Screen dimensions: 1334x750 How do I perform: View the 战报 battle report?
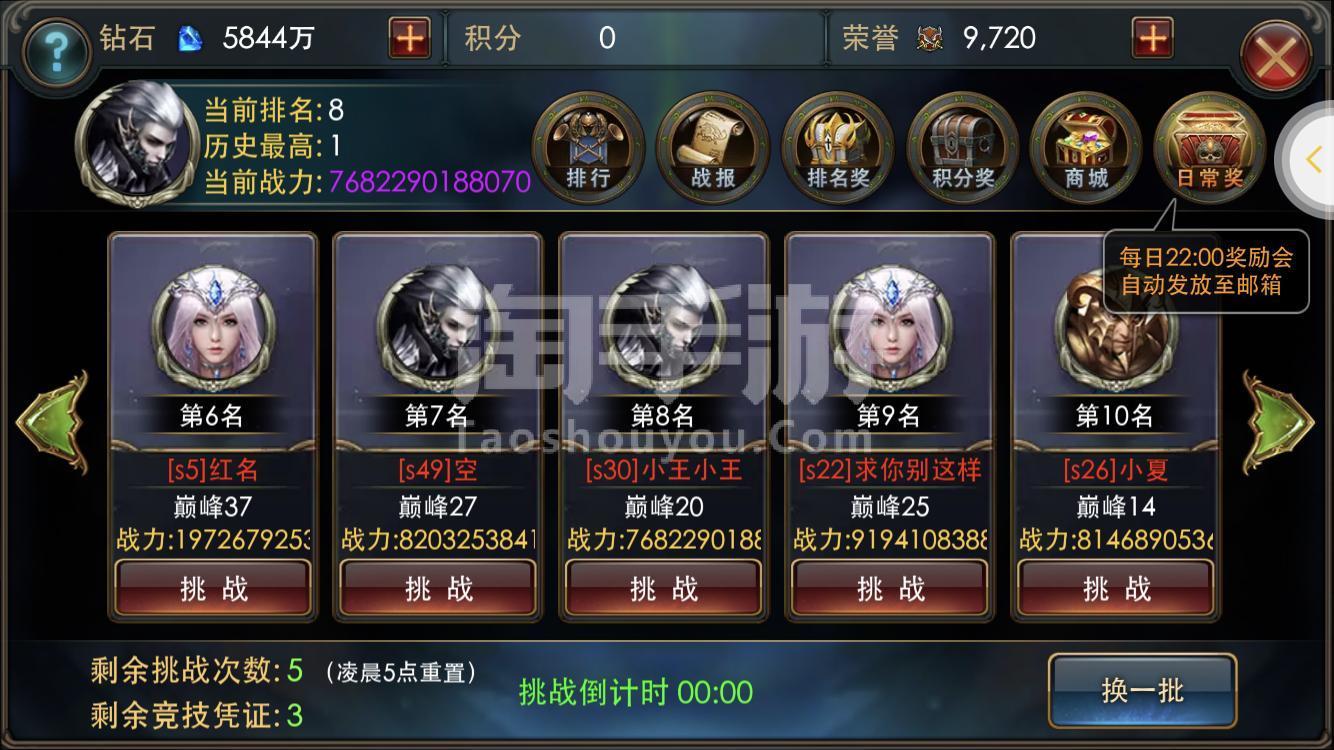pos(712,148)
